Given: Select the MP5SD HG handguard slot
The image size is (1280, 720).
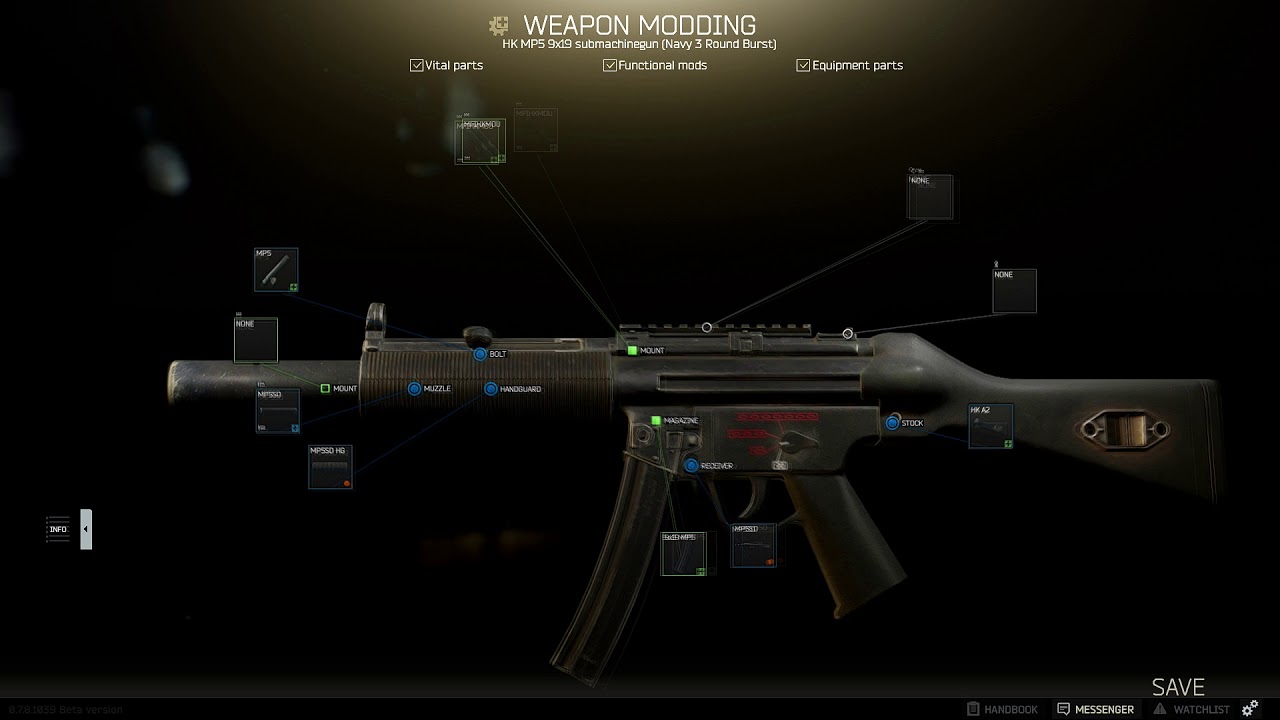Looking at the screenshot, I should [x=330, y=467].
